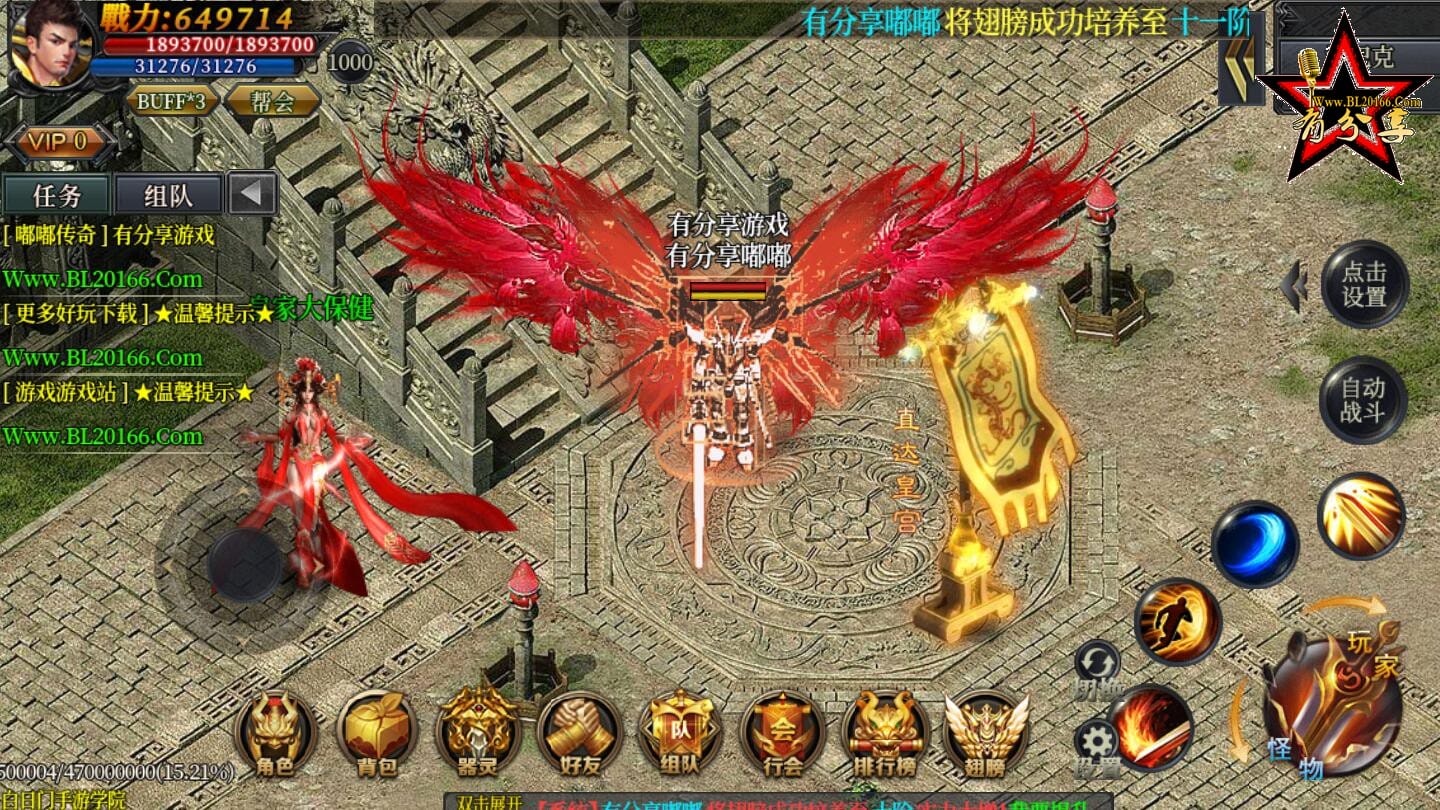The image size is (1440, 810).
Task: Switch to the 任务 (Quests) tab
Action: pyautogui.click(x=57, y=193)
